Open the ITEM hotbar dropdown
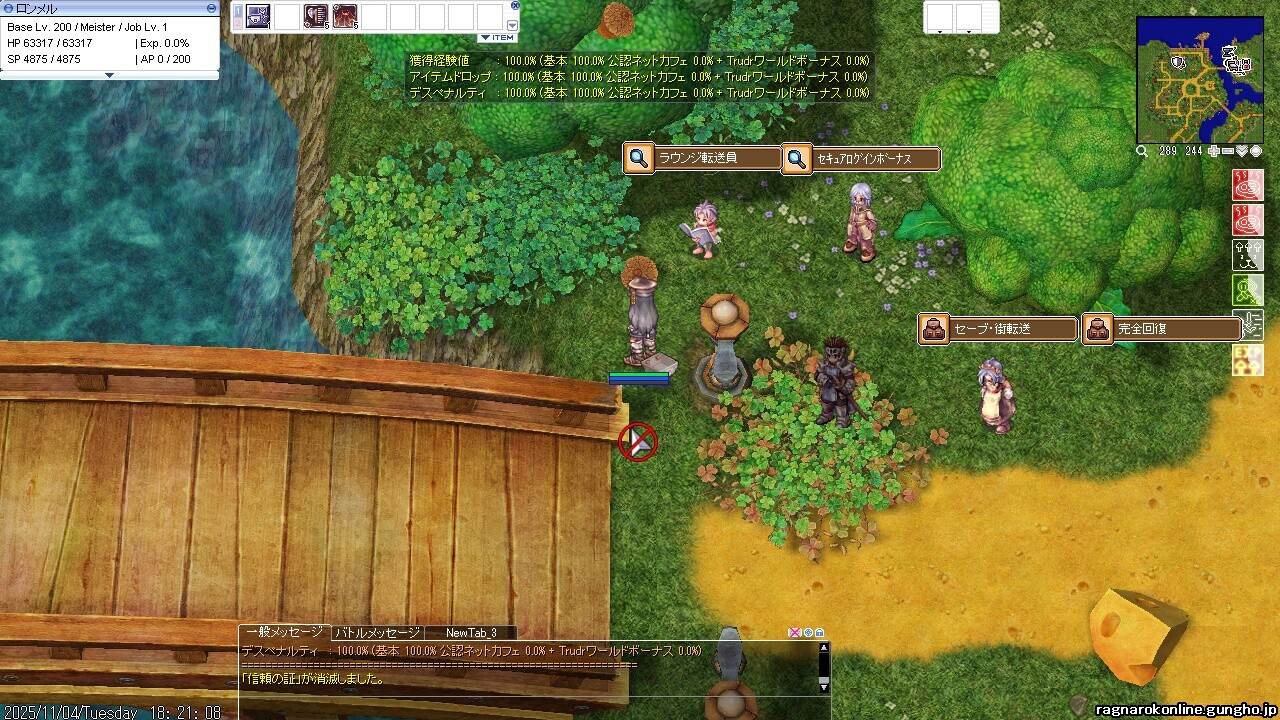Screen dimensions: 1280x720 pos(497,38)
